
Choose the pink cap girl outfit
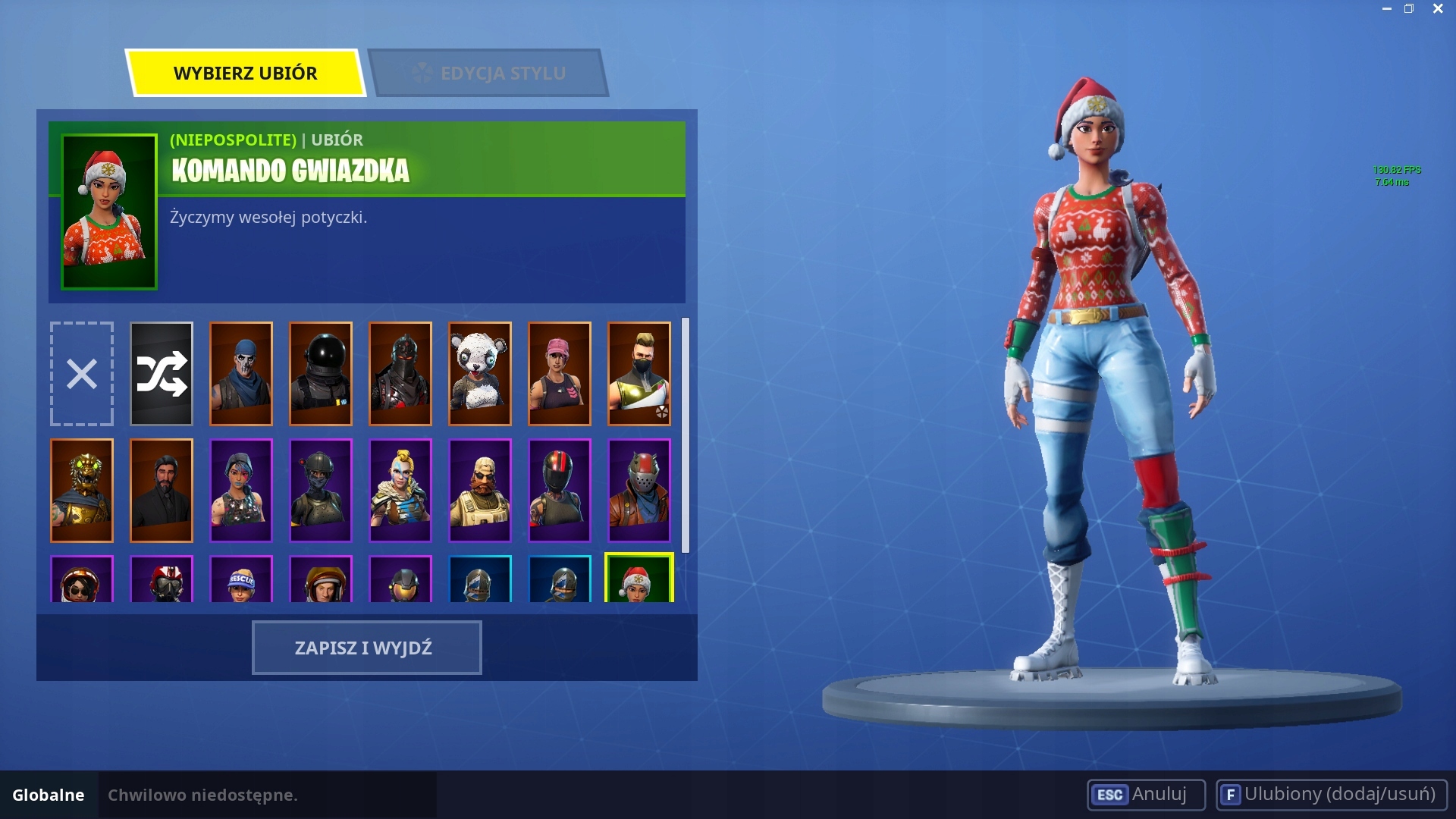tap(560, 374)
